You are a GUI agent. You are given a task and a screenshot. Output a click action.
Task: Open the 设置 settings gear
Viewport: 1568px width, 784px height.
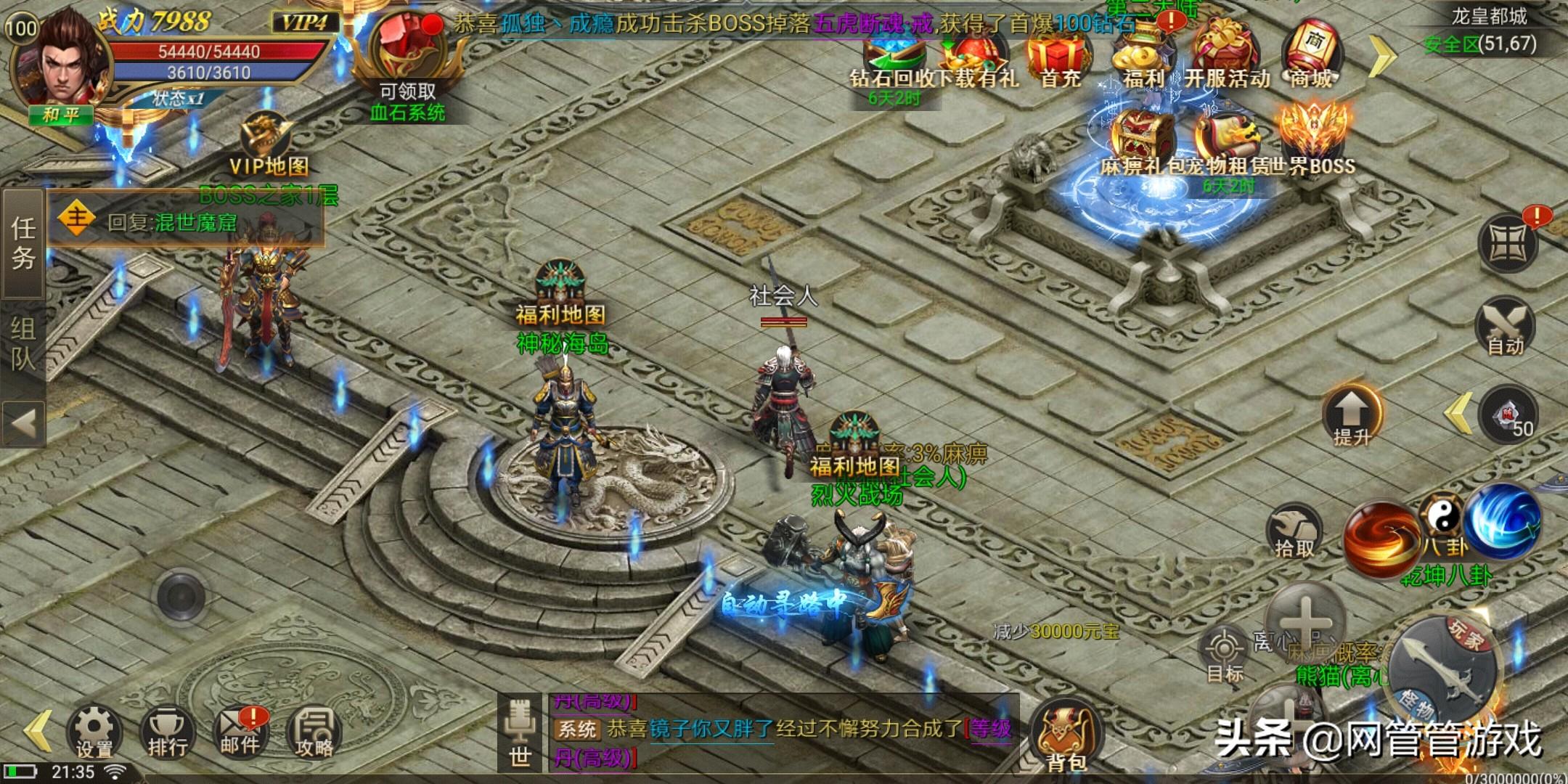point(94,730)
